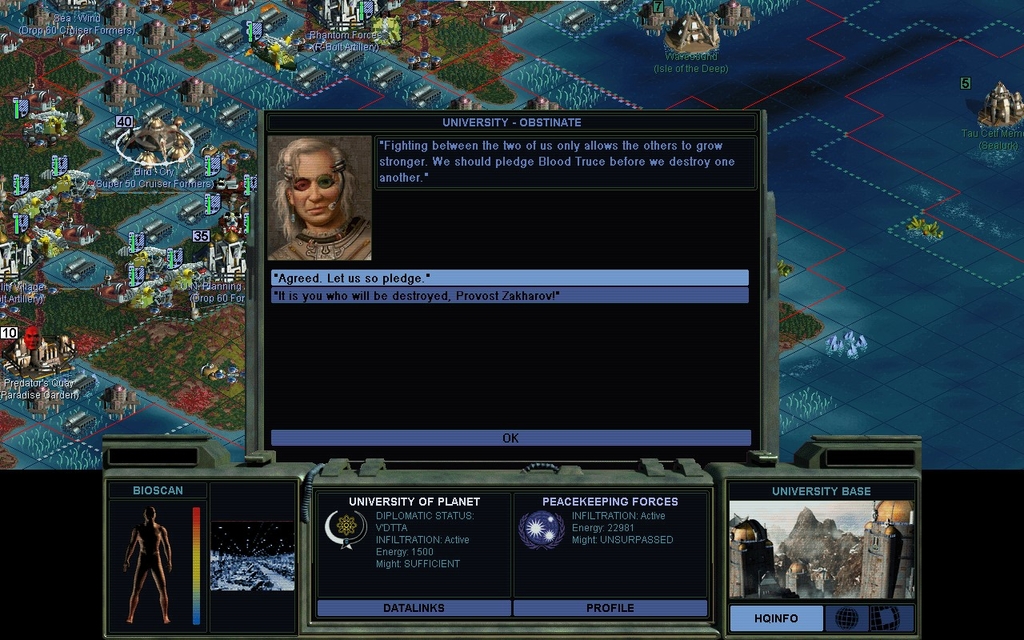Image resolution: width=1024 pixels, height=640 pixels.
Task: Open the HQINFO view
Action: 776,618
